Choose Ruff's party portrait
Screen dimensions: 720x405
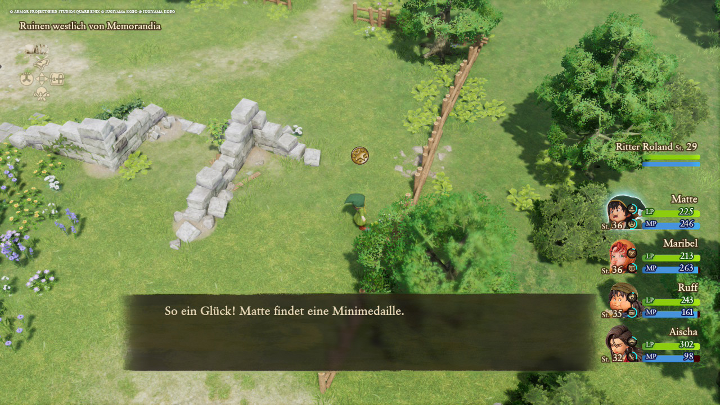[624, 300]
